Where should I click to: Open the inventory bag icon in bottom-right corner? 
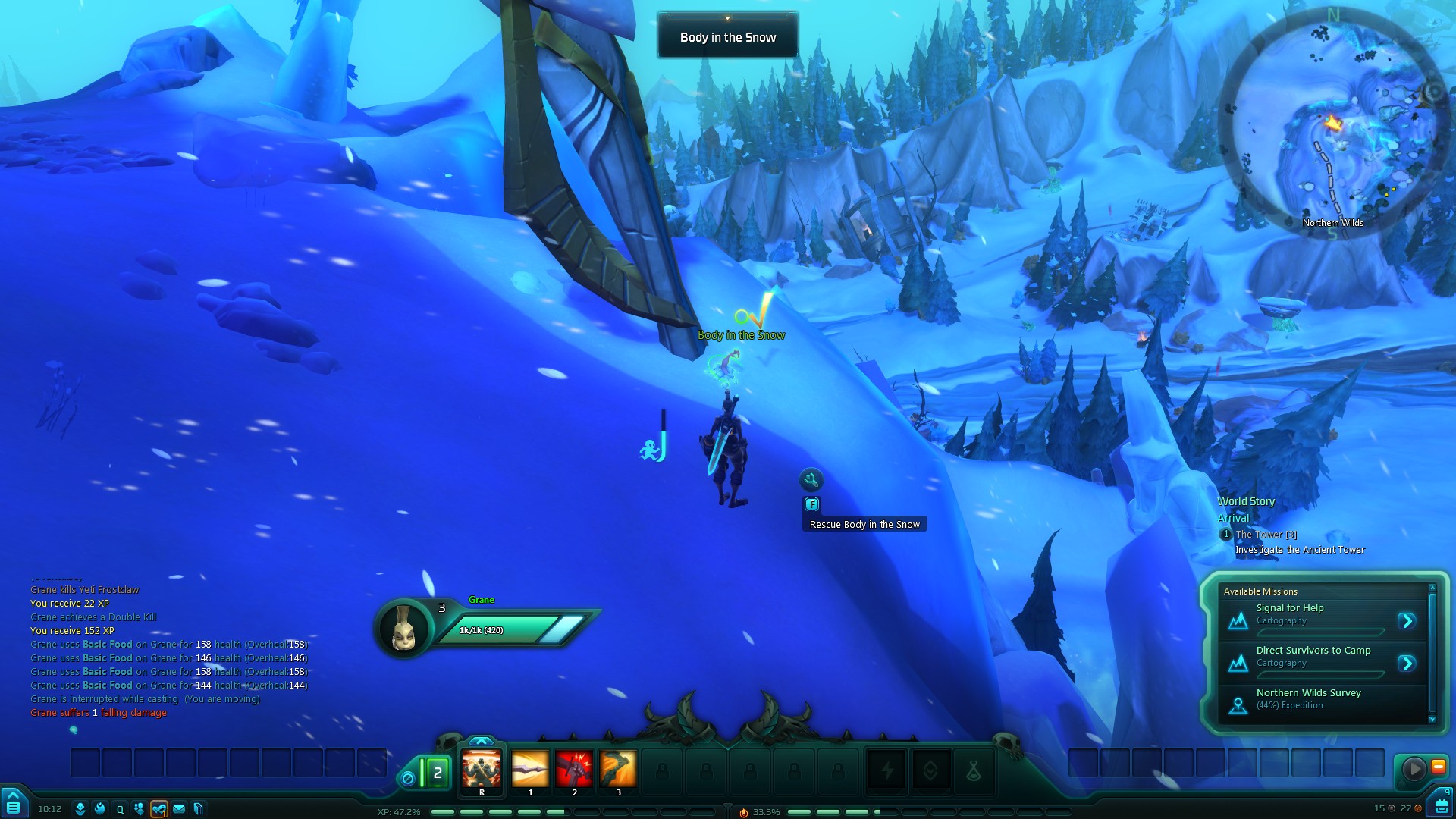click(1442, 805)
